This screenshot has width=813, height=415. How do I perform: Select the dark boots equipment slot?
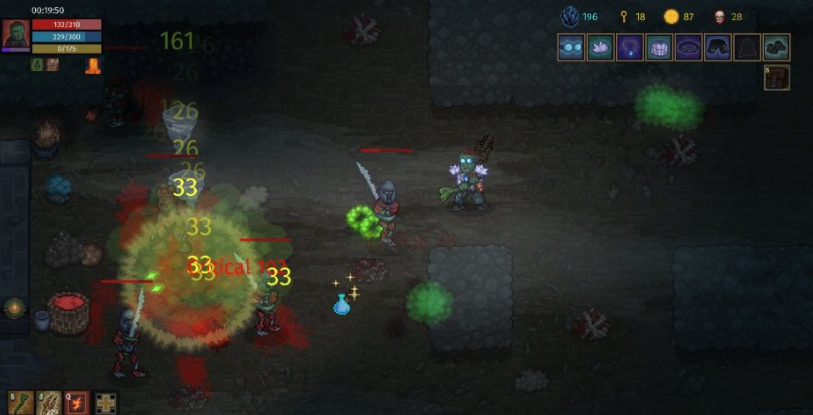[x=776, y=47]
